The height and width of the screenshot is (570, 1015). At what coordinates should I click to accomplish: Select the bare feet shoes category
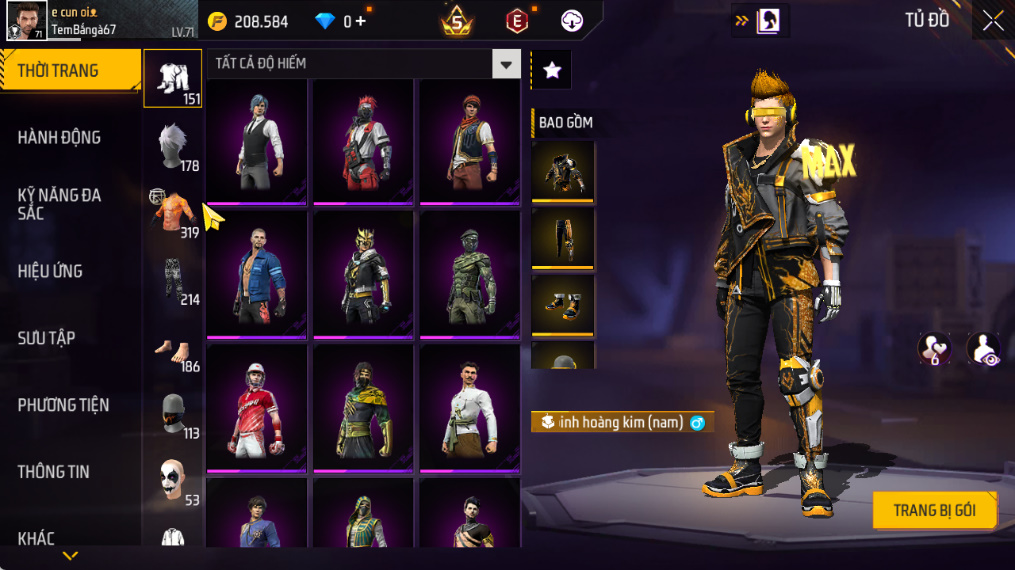point(173,348)
